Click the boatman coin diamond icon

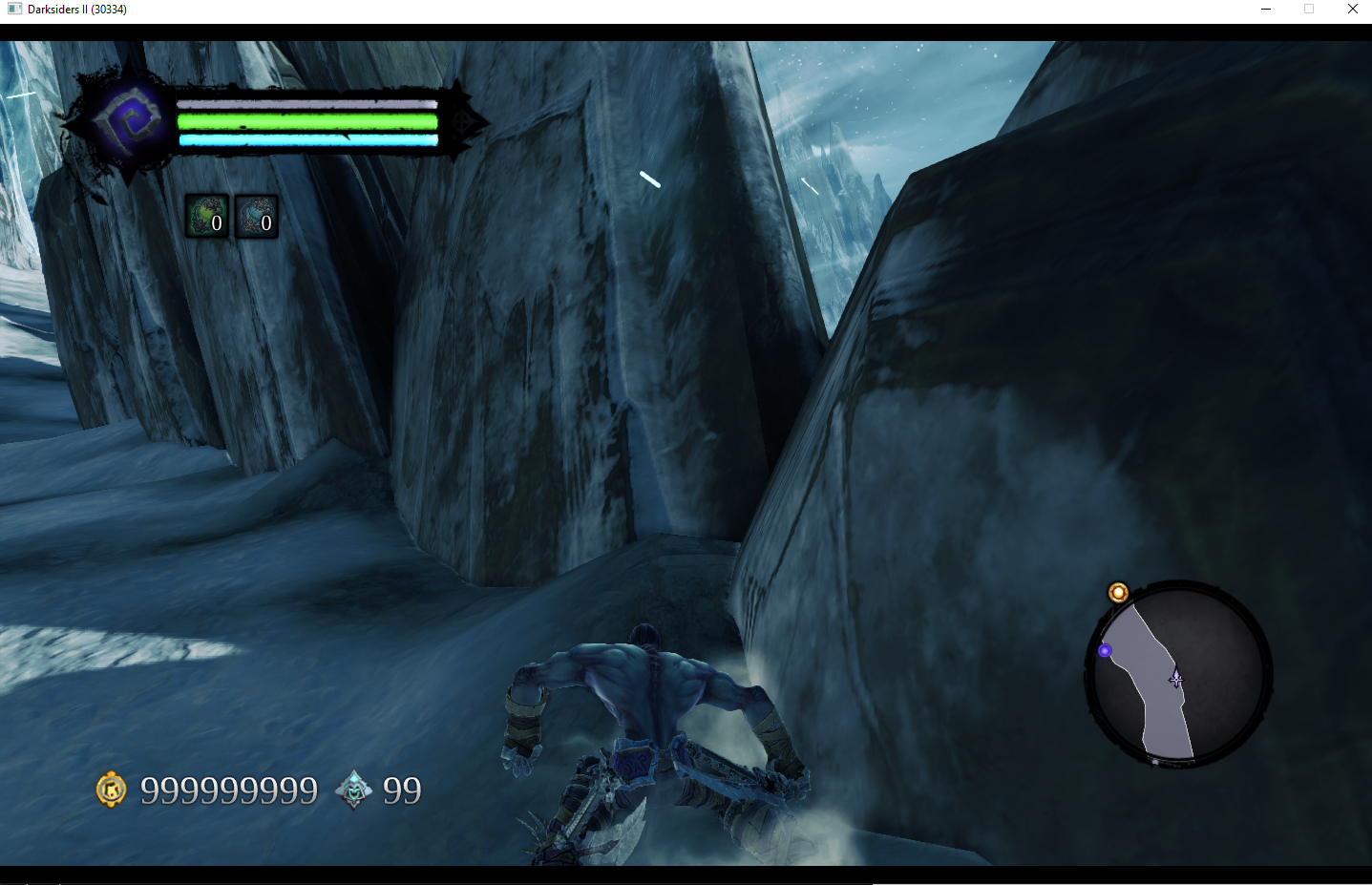[x=353, y=790]
